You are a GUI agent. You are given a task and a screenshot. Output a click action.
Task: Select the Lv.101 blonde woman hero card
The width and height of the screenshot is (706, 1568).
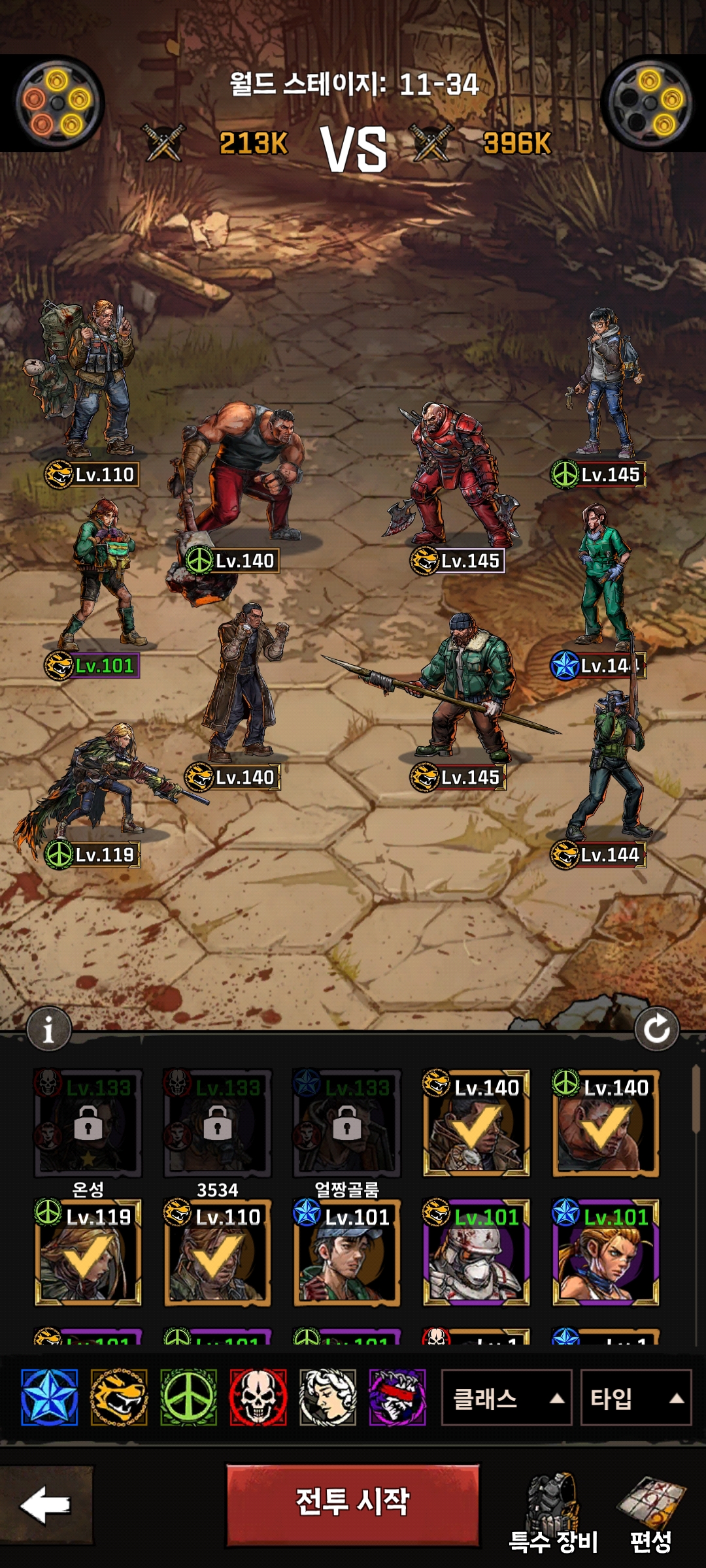tap(605, 1252)
